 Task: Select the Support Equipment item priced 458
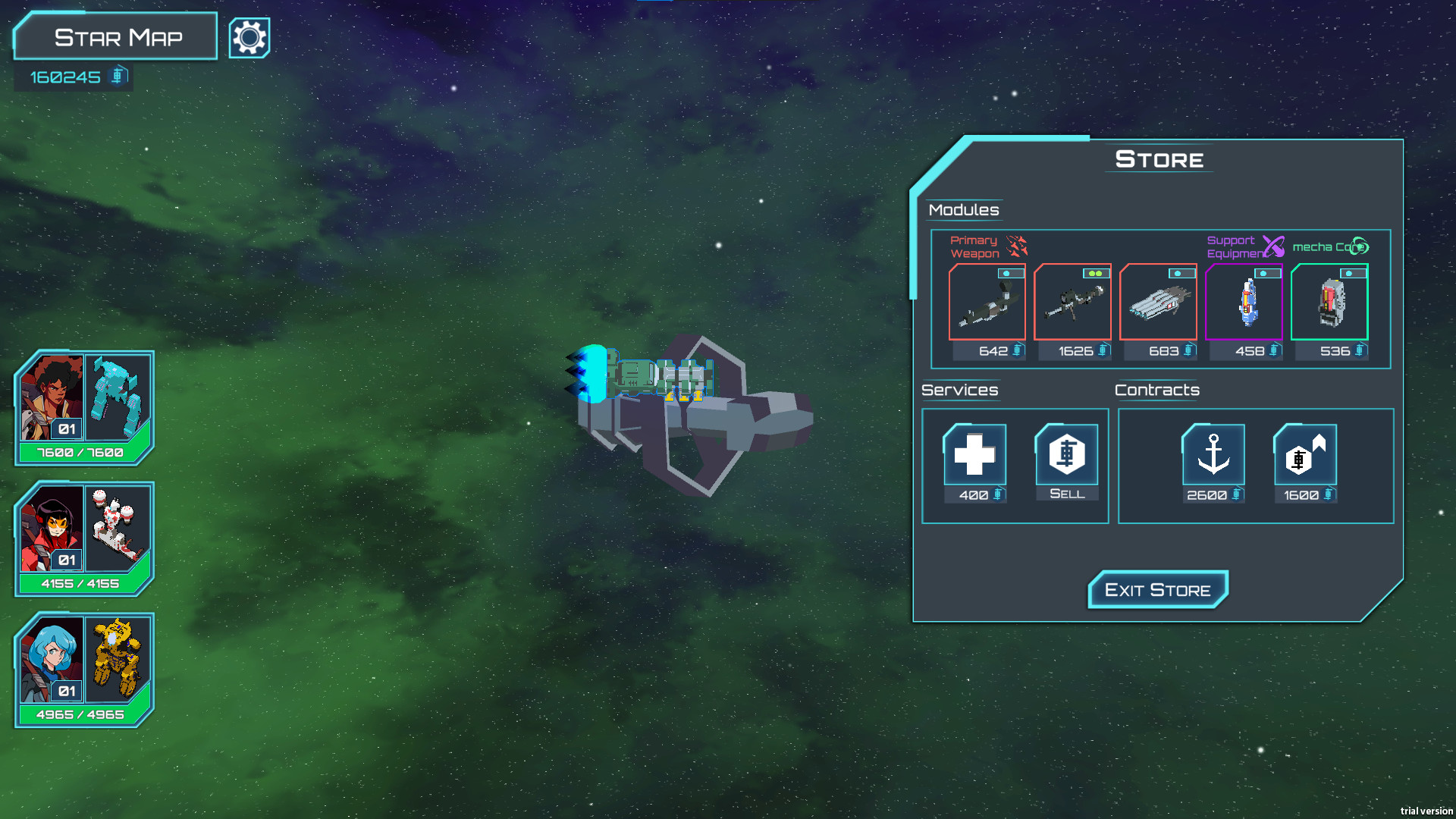[1244, 303]
